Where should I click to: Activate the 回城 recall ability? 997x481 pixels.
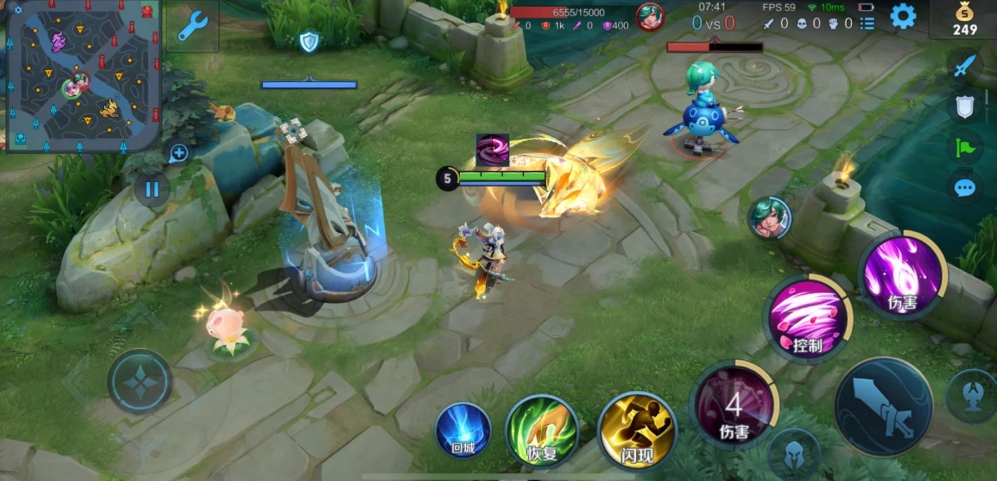click(463, 430)
